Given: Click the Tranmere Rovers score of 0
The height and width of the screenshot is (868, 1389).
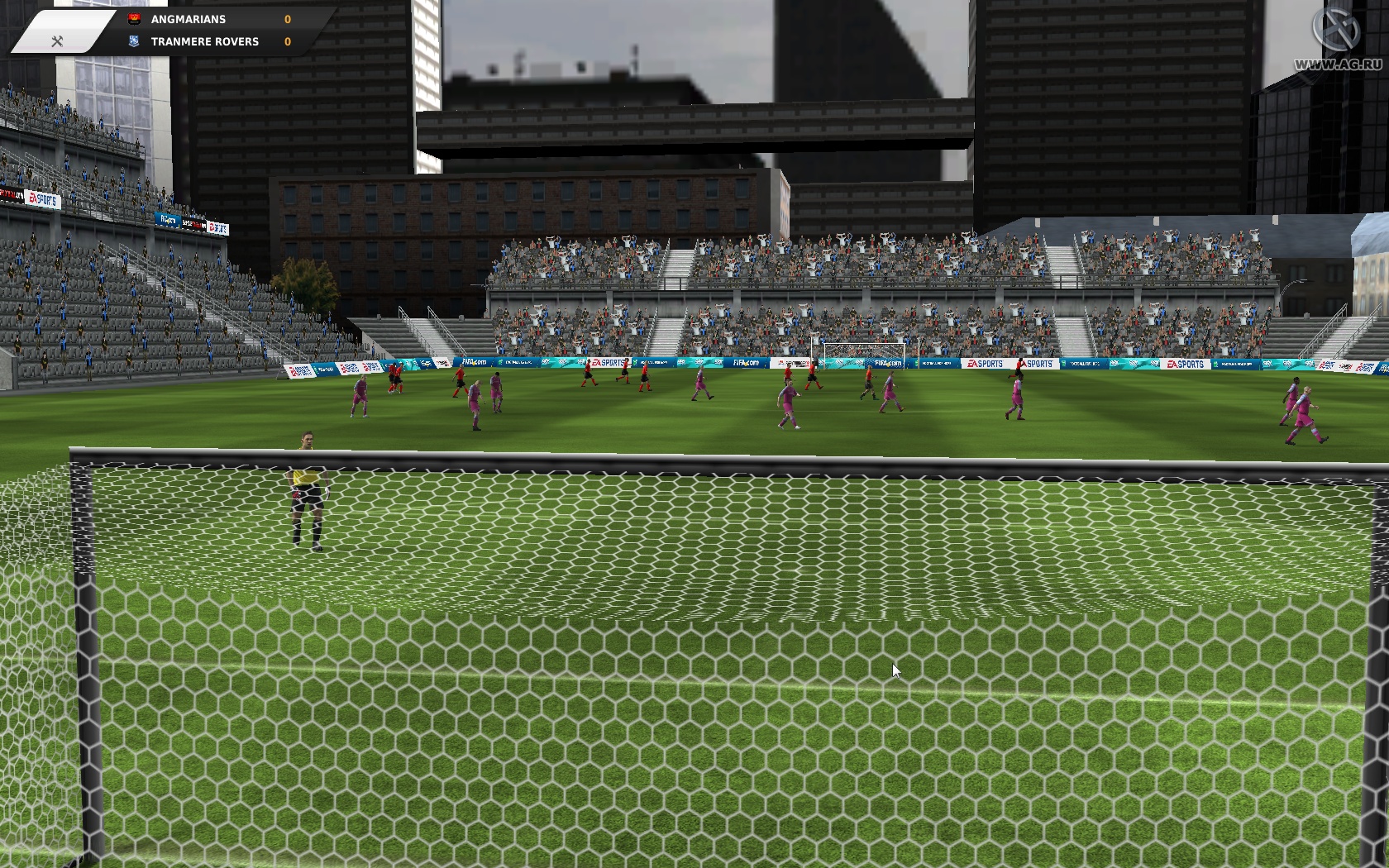Looking at the screenshot, I should [x=288, y=41].
